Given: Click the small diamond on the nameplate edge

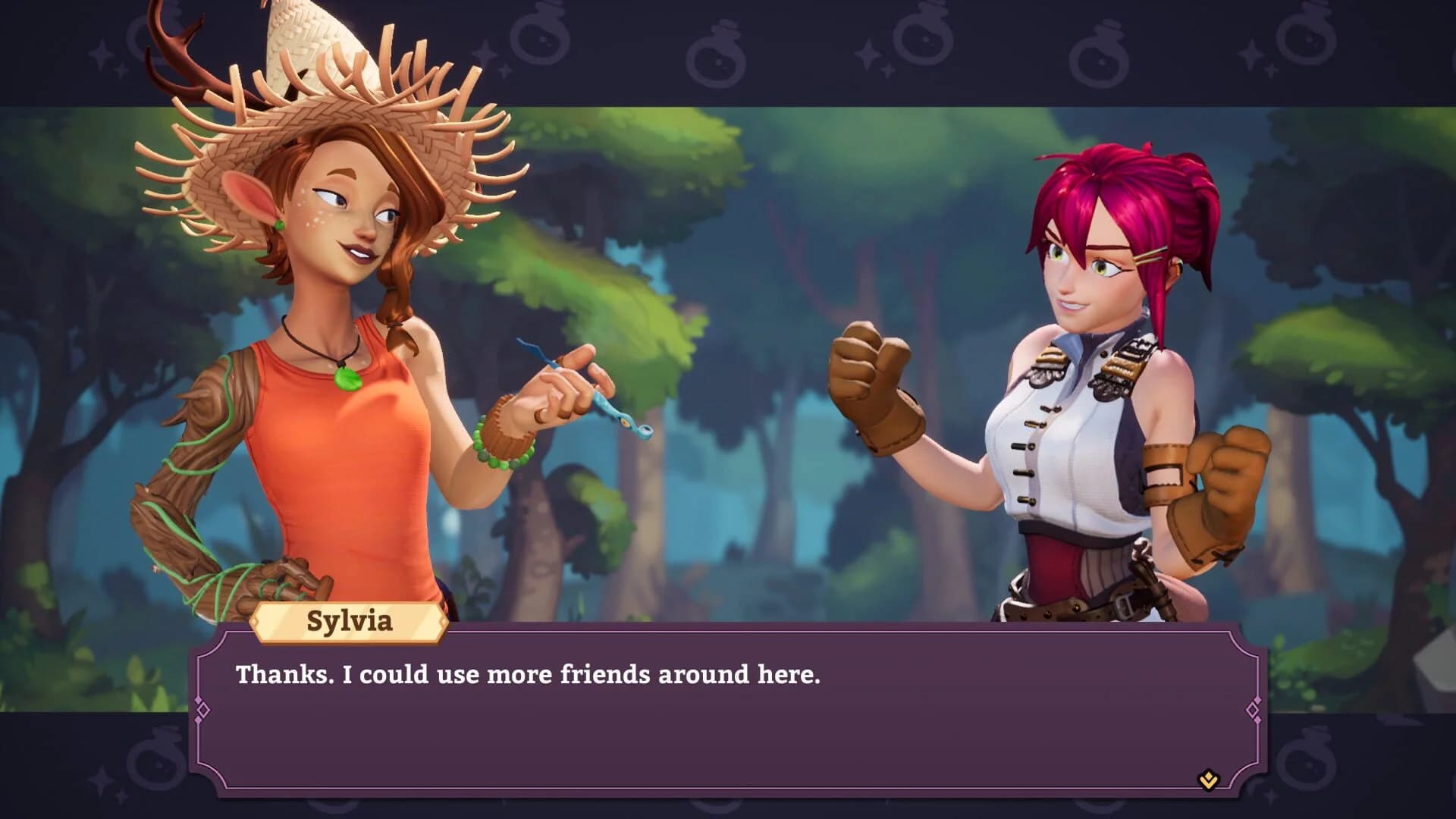Looking at the screenshot, I should [444, 621].
